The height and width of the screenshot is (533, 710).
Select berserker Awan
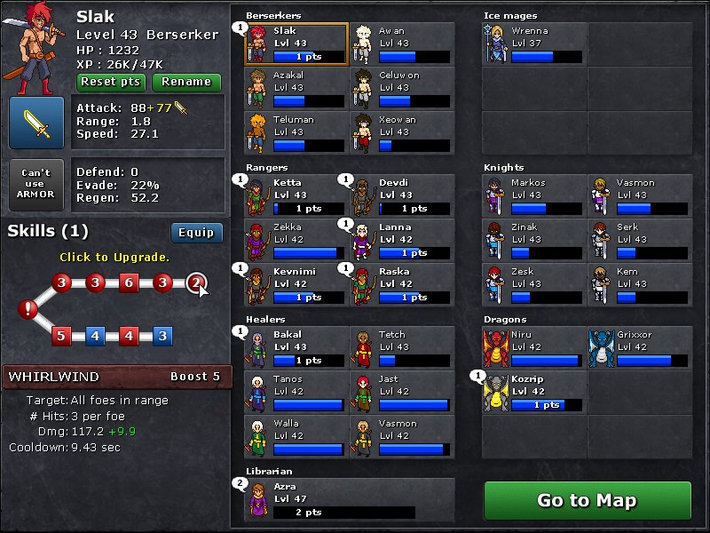tap(402, 44)
